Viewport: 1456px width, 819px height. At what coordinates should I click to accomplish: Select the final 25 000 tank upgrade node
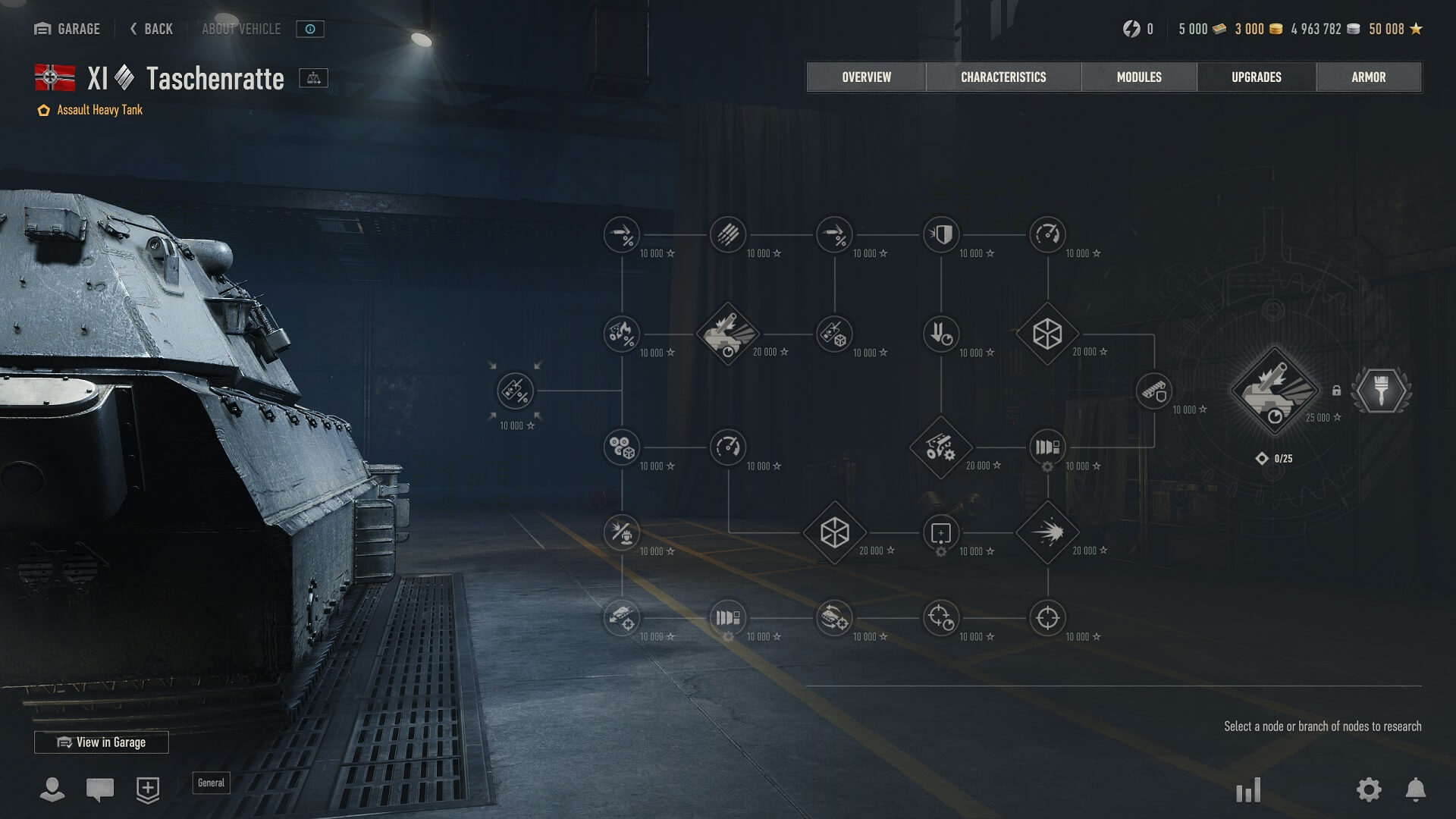point(1274,391)
